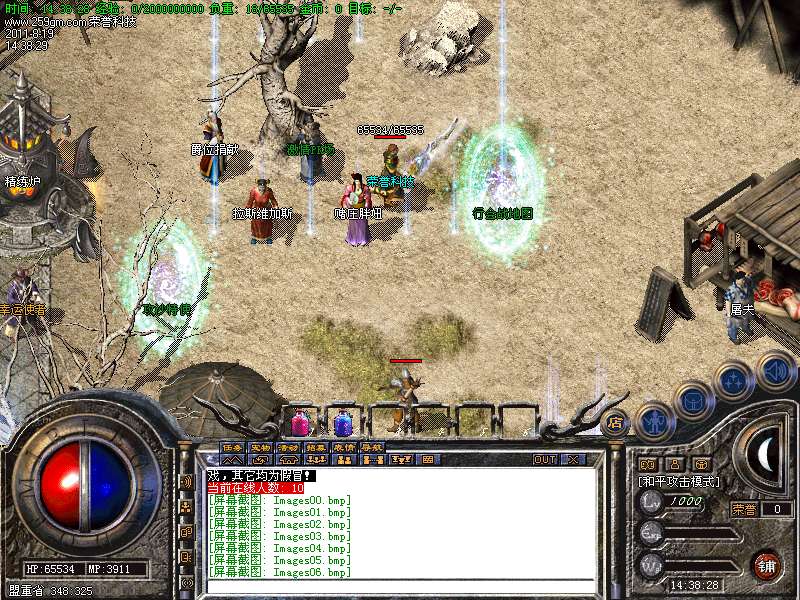Open the 宠物 pet tab
The width and height of the screenshot is (800, 600).
coord(261,447)
